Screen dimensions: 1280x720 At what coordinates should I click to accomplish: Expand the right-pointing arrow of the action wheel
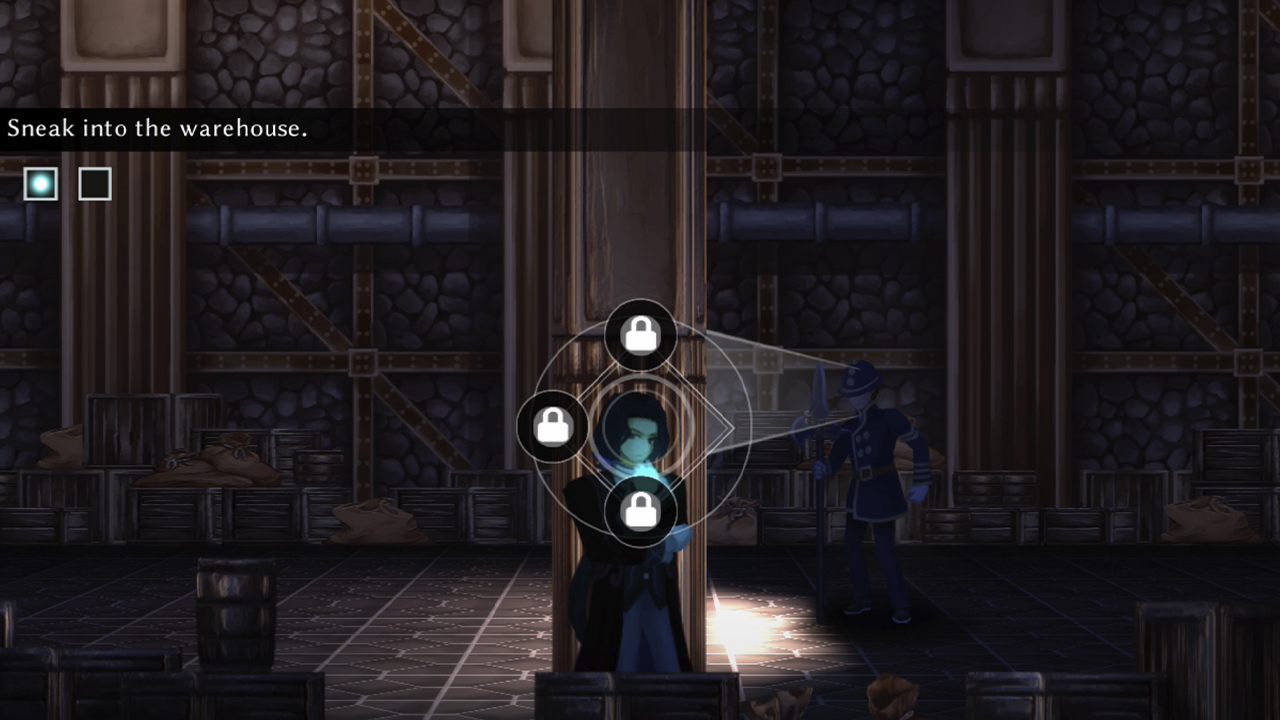[735, 426]
